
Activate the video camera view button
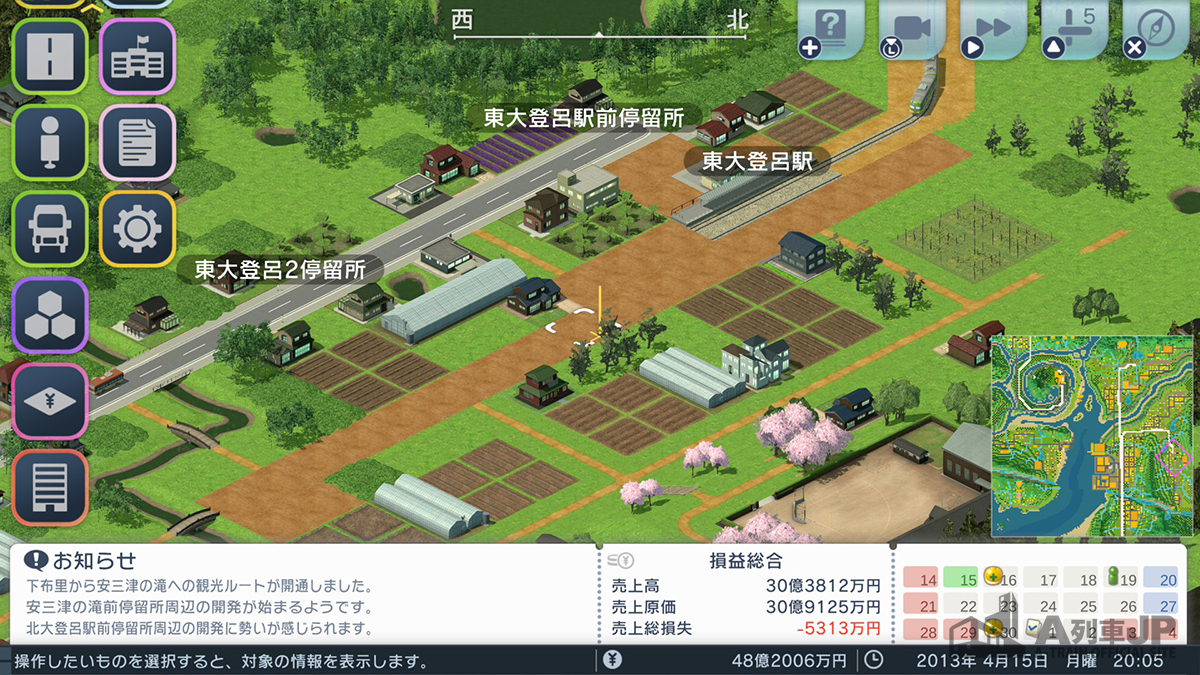pos(913,29)
